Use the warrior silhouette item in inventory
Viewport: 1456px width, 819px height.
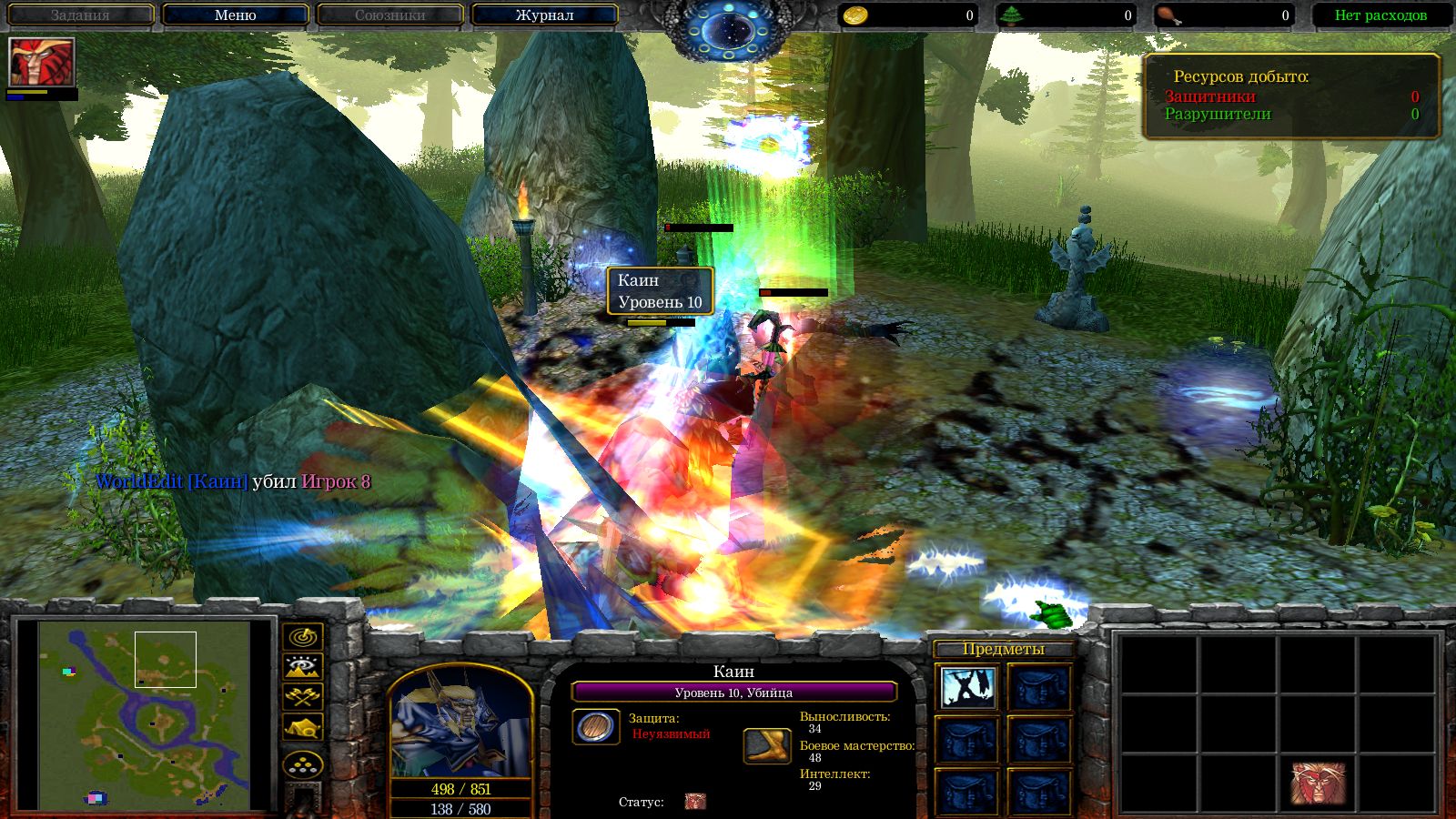click(967, 688)
